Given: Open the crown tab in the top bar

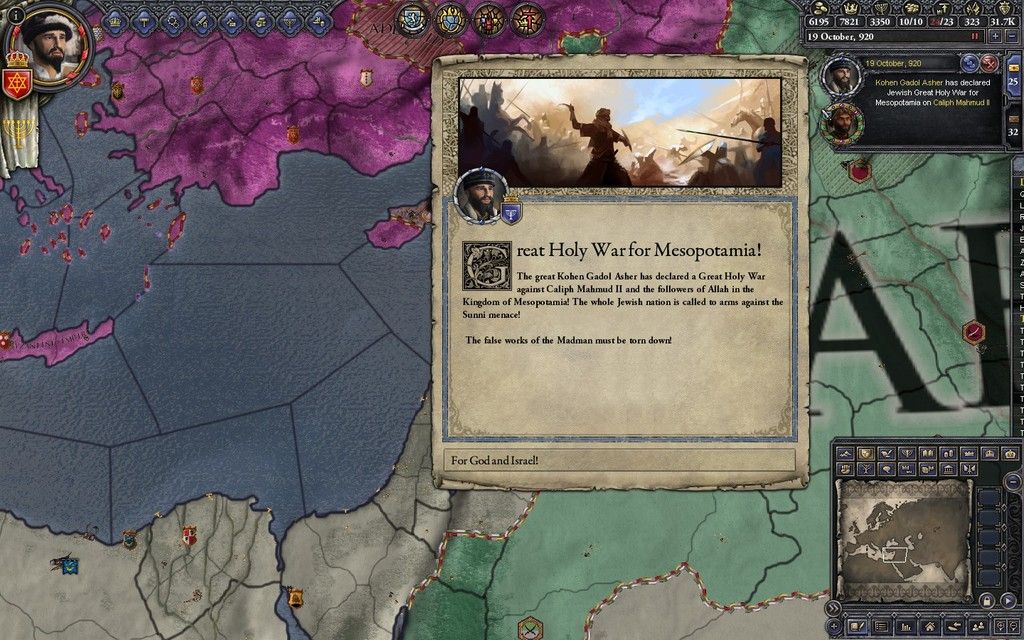Looking at the screenshot, I should pos(115,21).
